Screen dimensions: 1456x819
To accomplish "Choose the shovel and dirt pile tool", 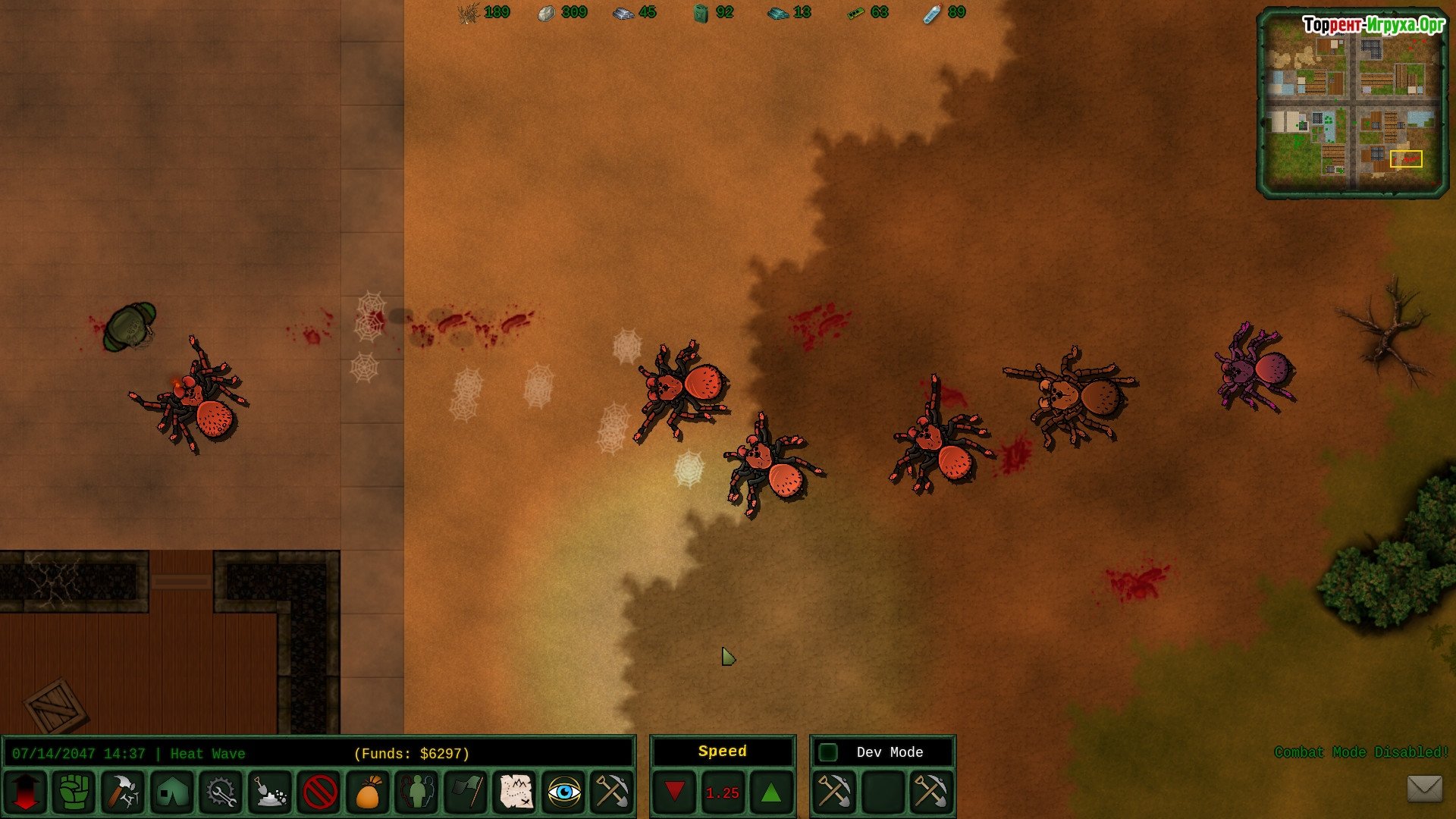I will click(x=270, y=792).
